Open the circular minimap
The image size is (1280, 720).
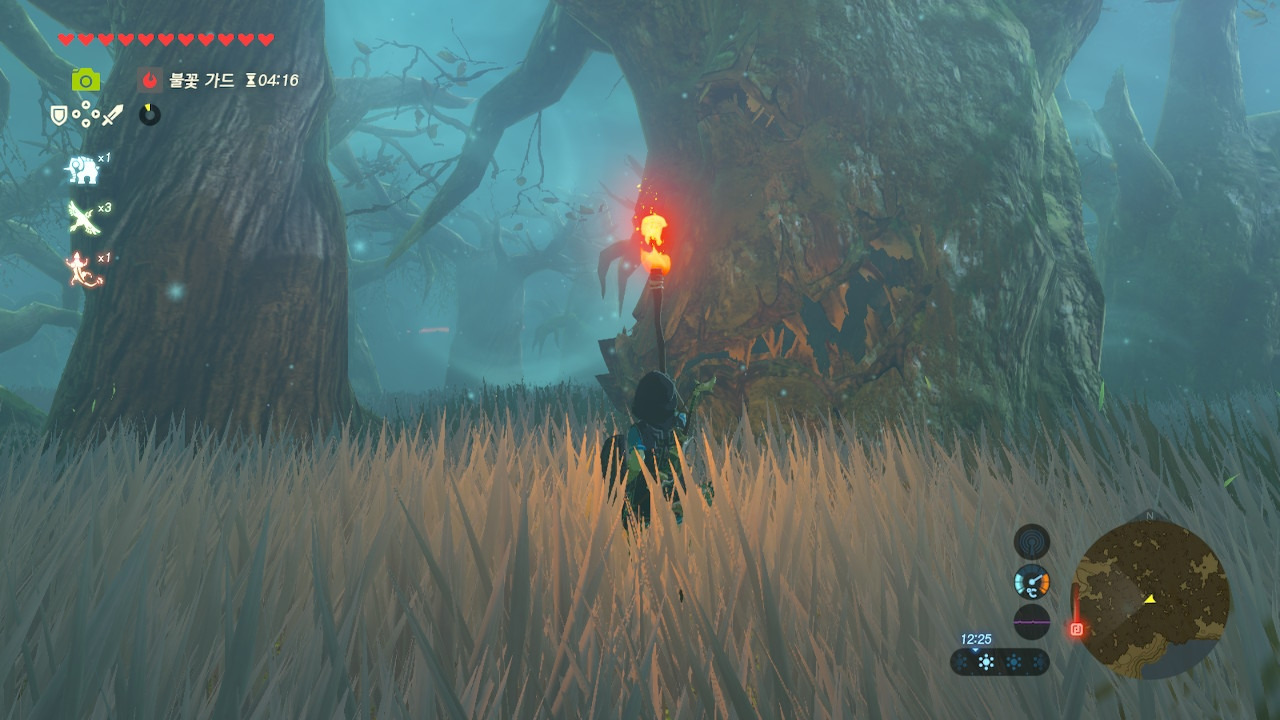[x=1151, y=600]
